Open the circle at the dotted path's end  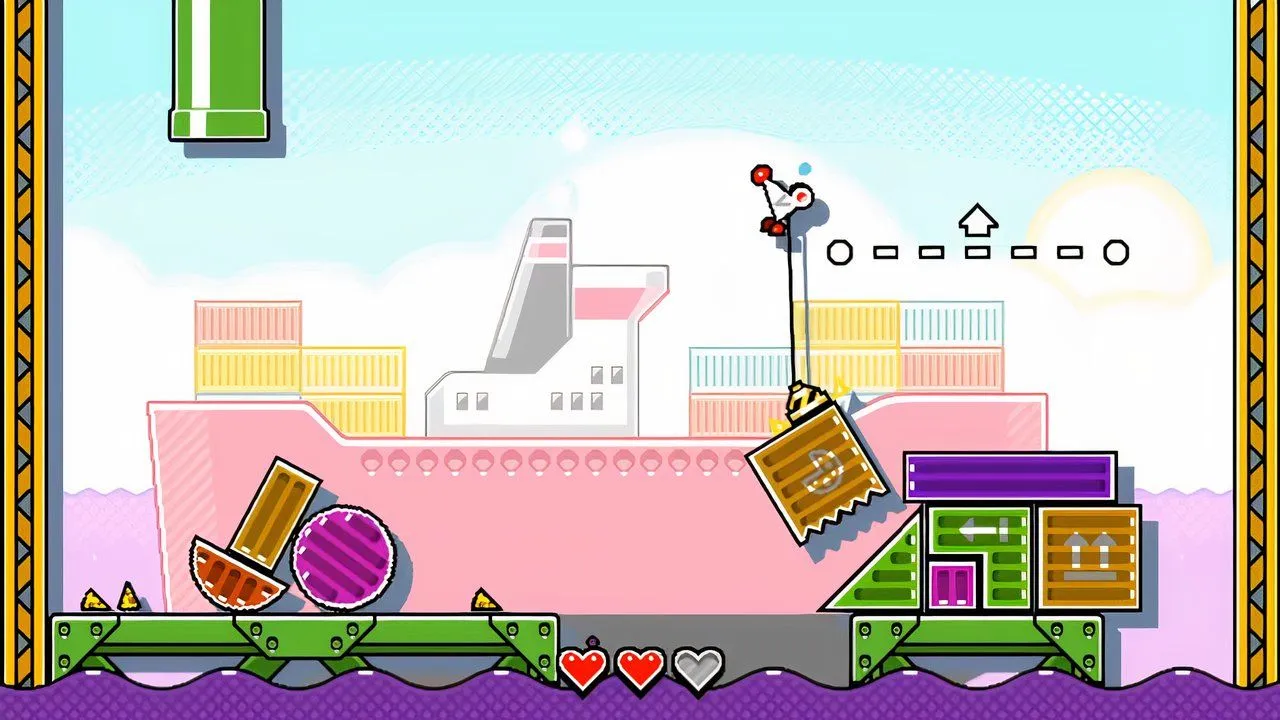[1115, 252]
